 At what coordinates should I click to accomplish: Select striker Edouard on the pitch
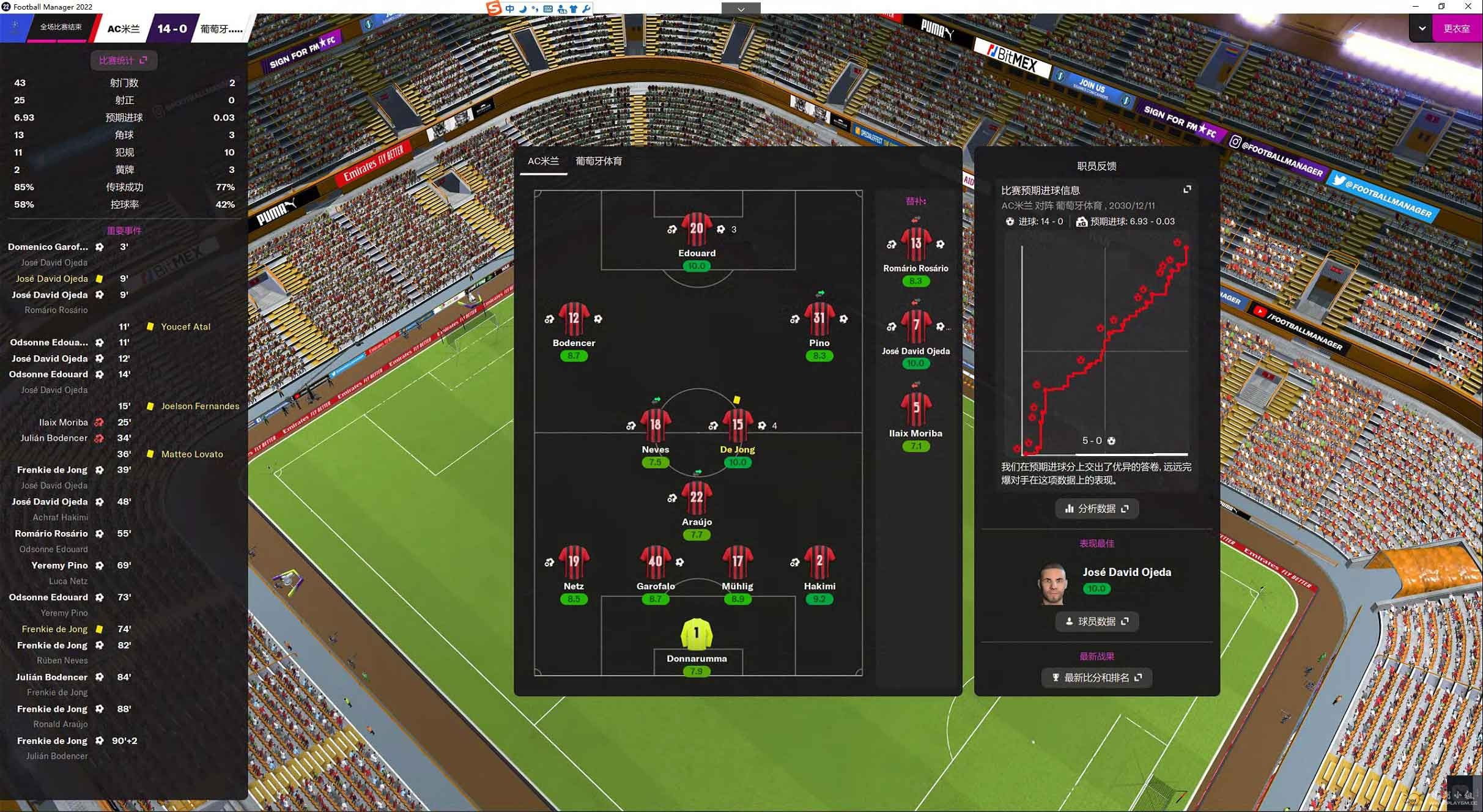point(696,230)
